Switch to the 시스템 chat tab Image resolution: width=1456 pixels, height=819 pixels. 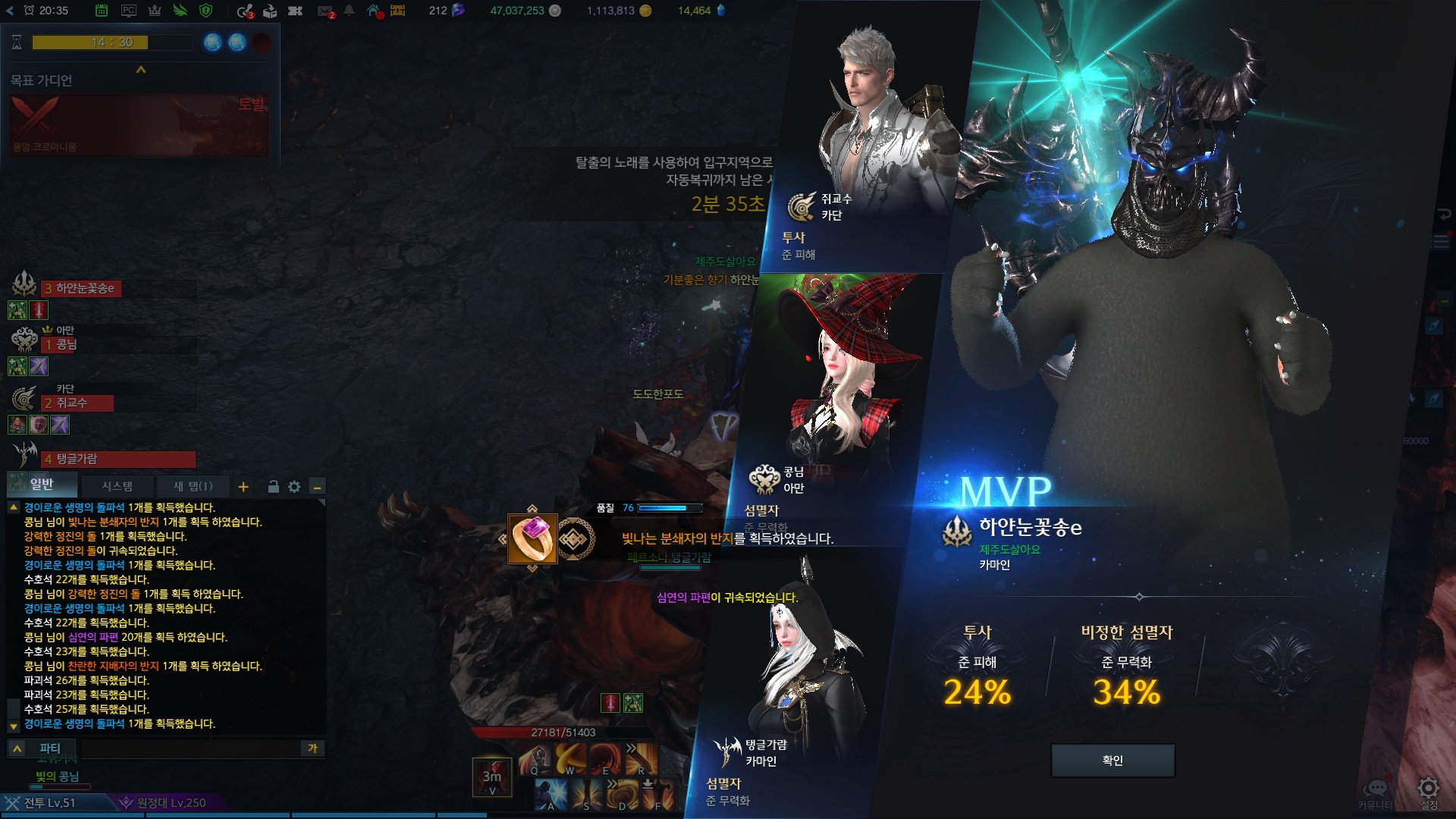tap(118, 486)
